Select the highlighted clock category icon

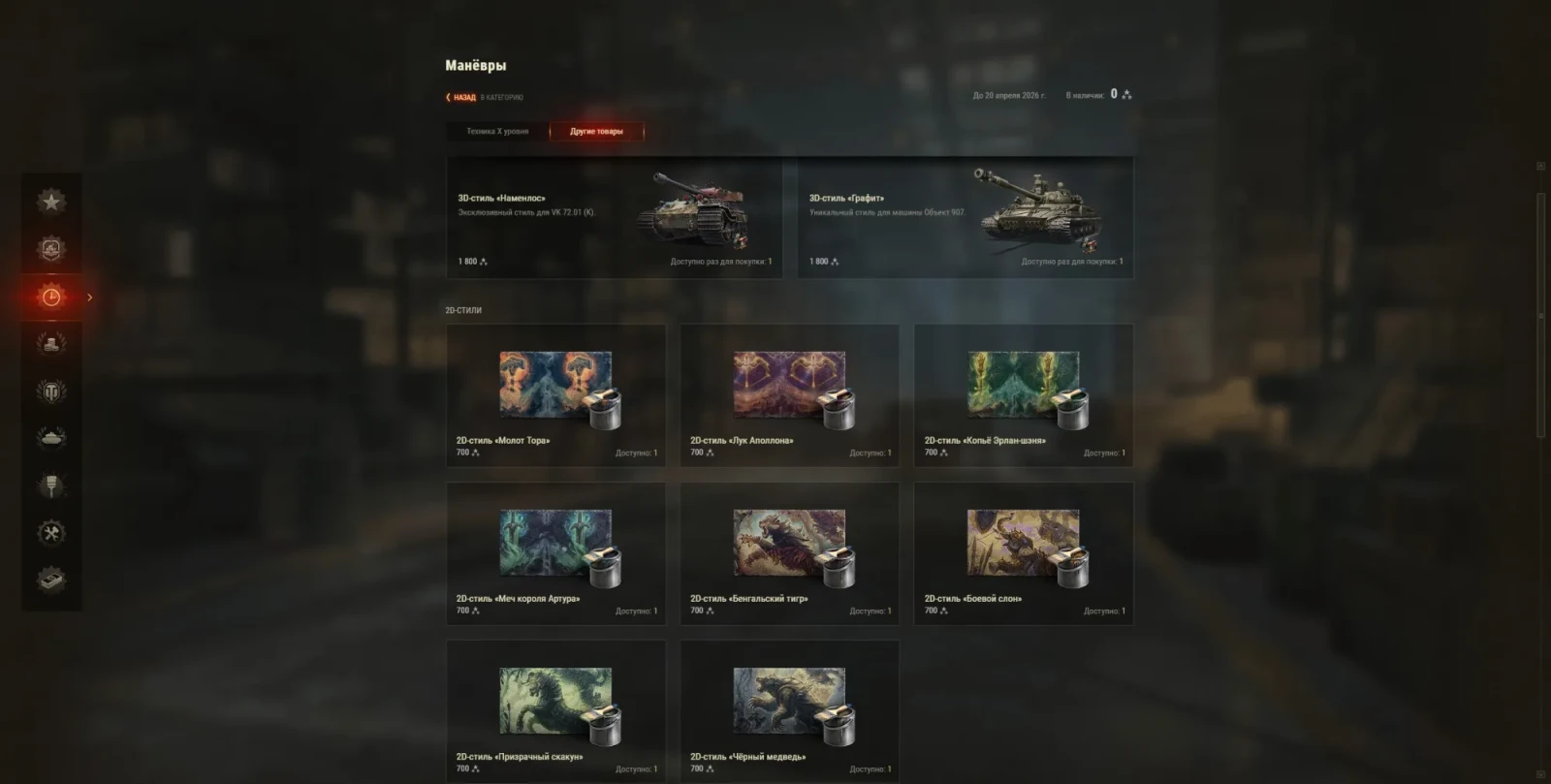(51, 297)
